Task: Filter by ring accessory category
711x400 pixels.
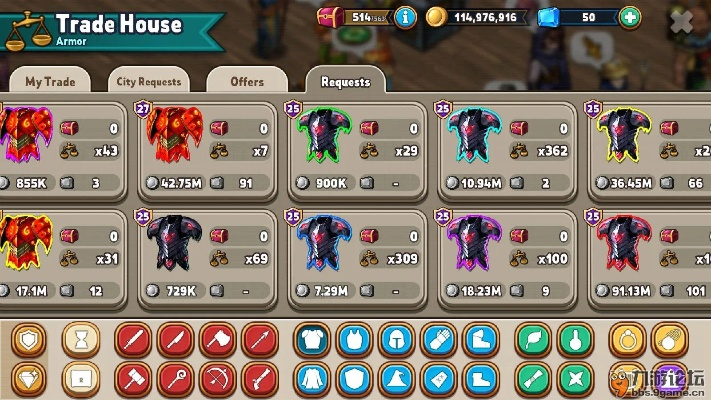Action: click(x=629, y=340)
